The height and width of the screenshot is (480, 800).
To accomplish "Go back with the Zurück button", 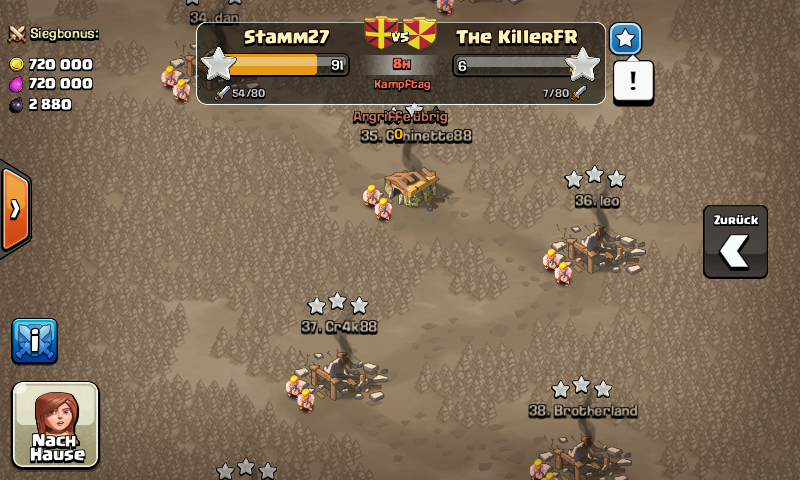I will click(735, 242).
